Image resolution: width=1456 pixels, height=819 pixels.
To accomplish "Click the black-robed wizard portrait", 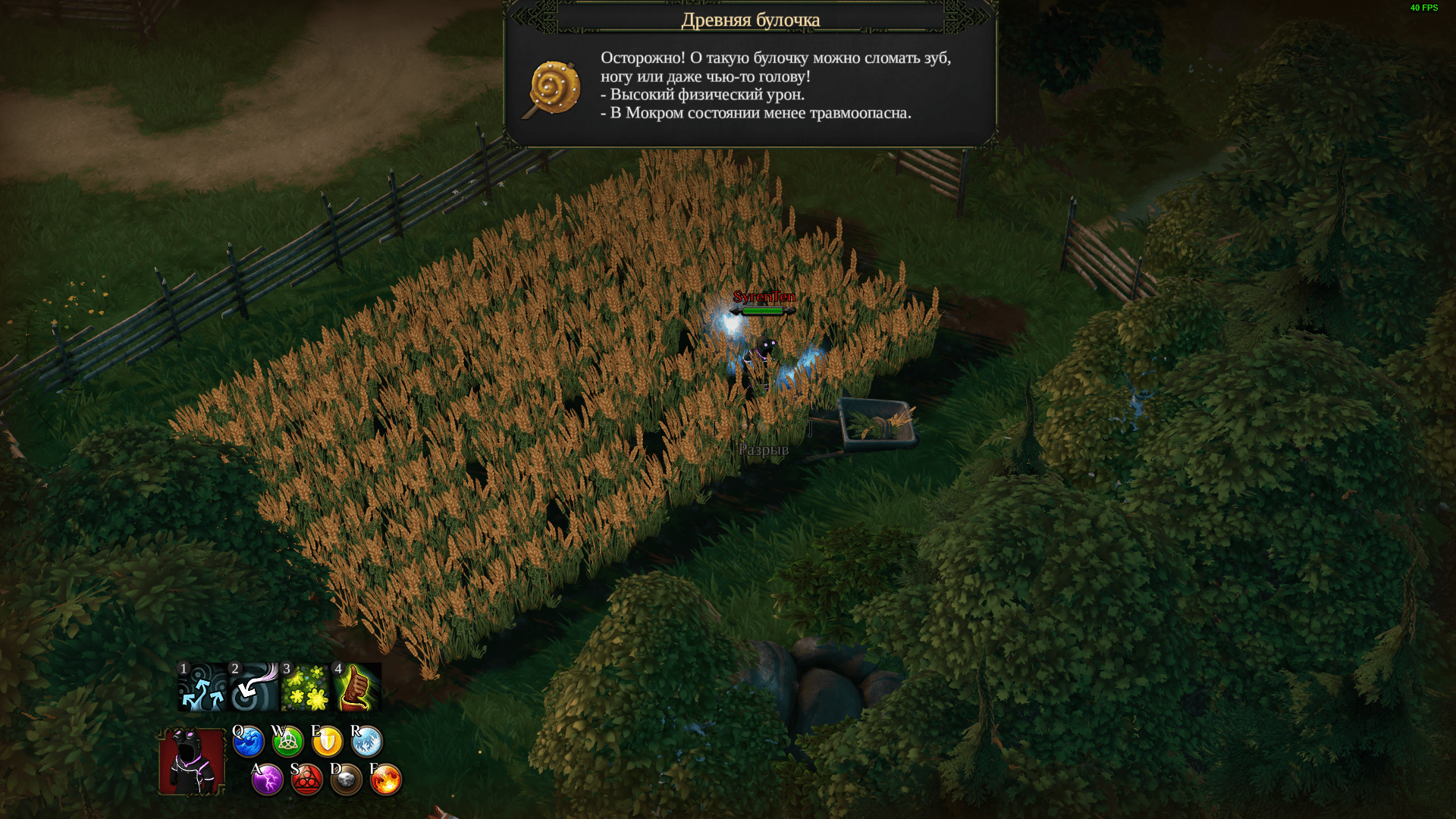I will 192,761.
